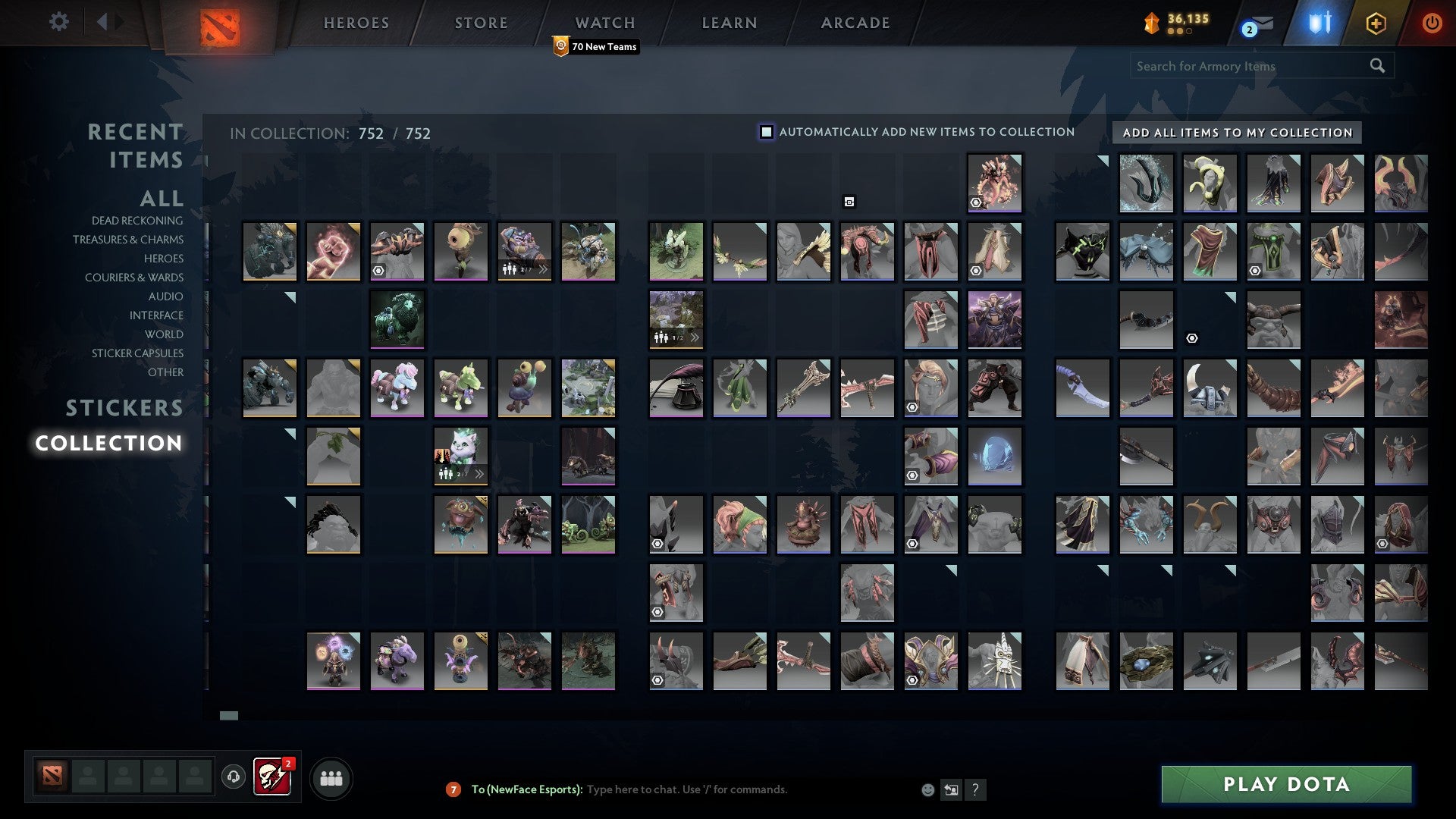Viewport: 1456px width, 819px height.
Task: Enable Automatically Add New Items To Collection
Action: [766, 131]
